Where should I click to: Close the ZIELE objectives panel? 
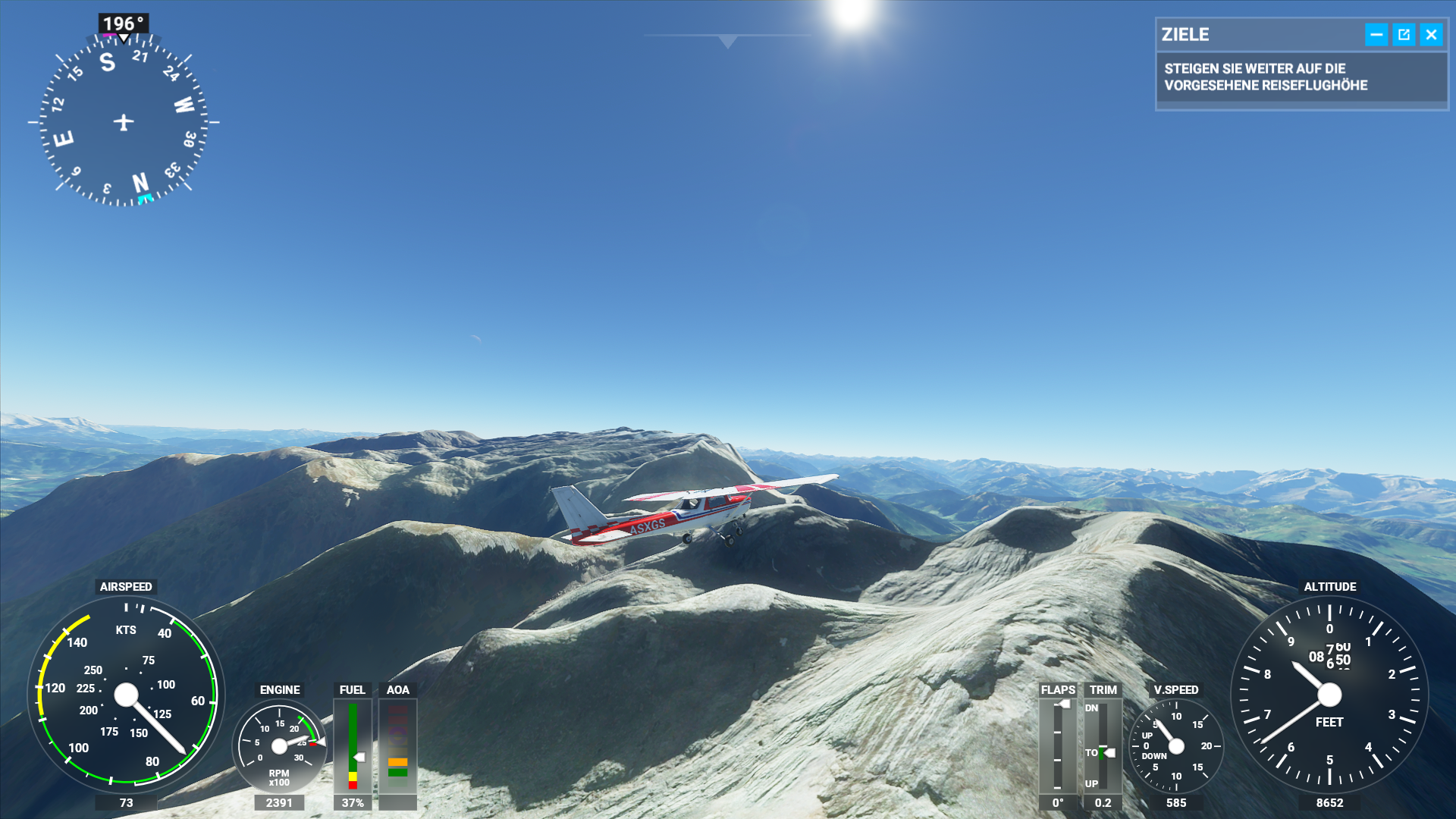(1431, 35)
